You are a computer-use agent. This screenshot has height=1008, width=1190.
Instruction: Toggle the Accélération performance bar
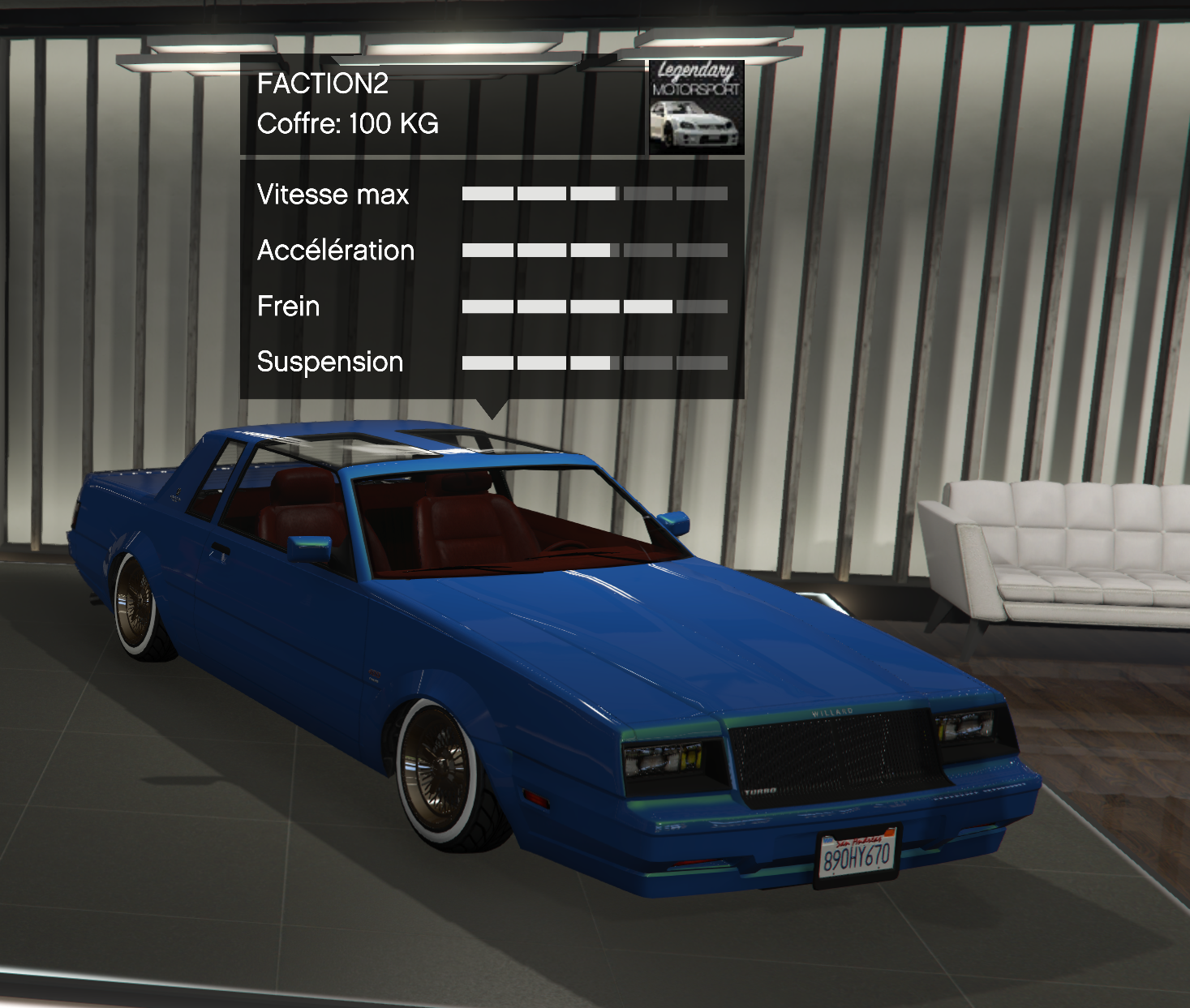594,250
